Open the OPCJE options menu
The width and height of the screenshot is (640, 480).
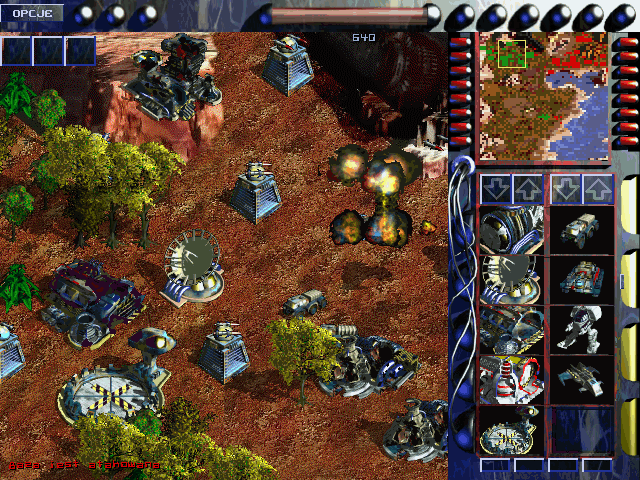(32, 14)
